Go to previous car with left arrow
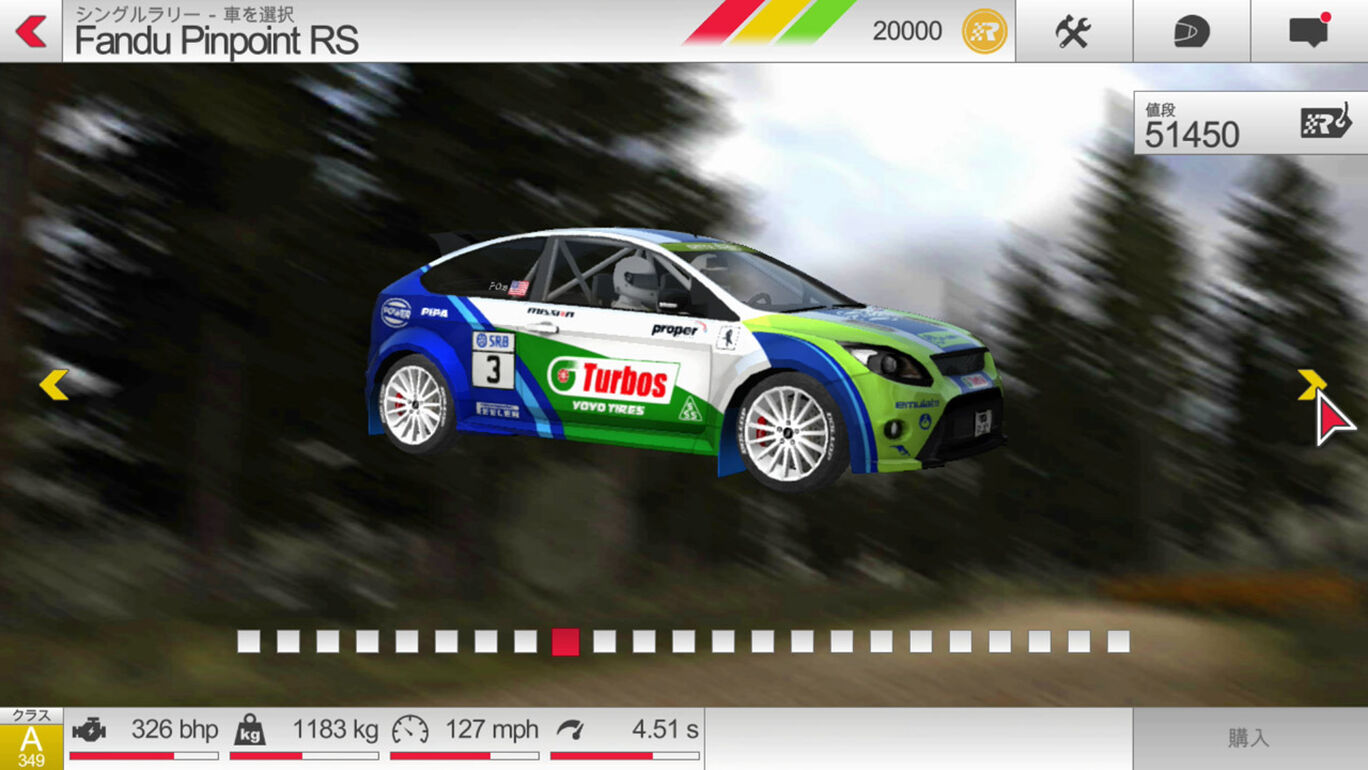The image size is (1368, 770). (55, 385)
